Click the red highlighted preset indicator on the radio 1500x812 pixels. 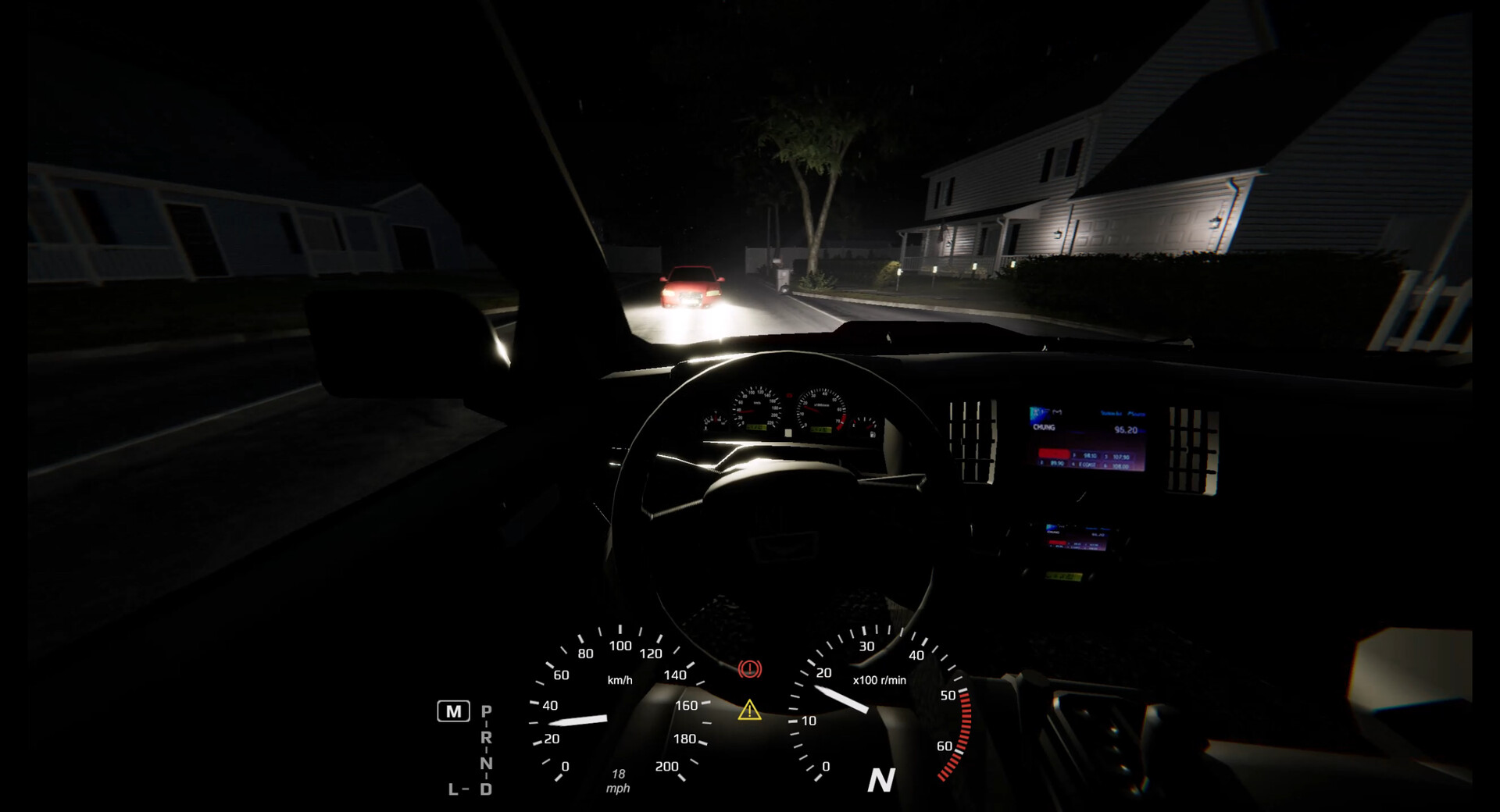1053,454
